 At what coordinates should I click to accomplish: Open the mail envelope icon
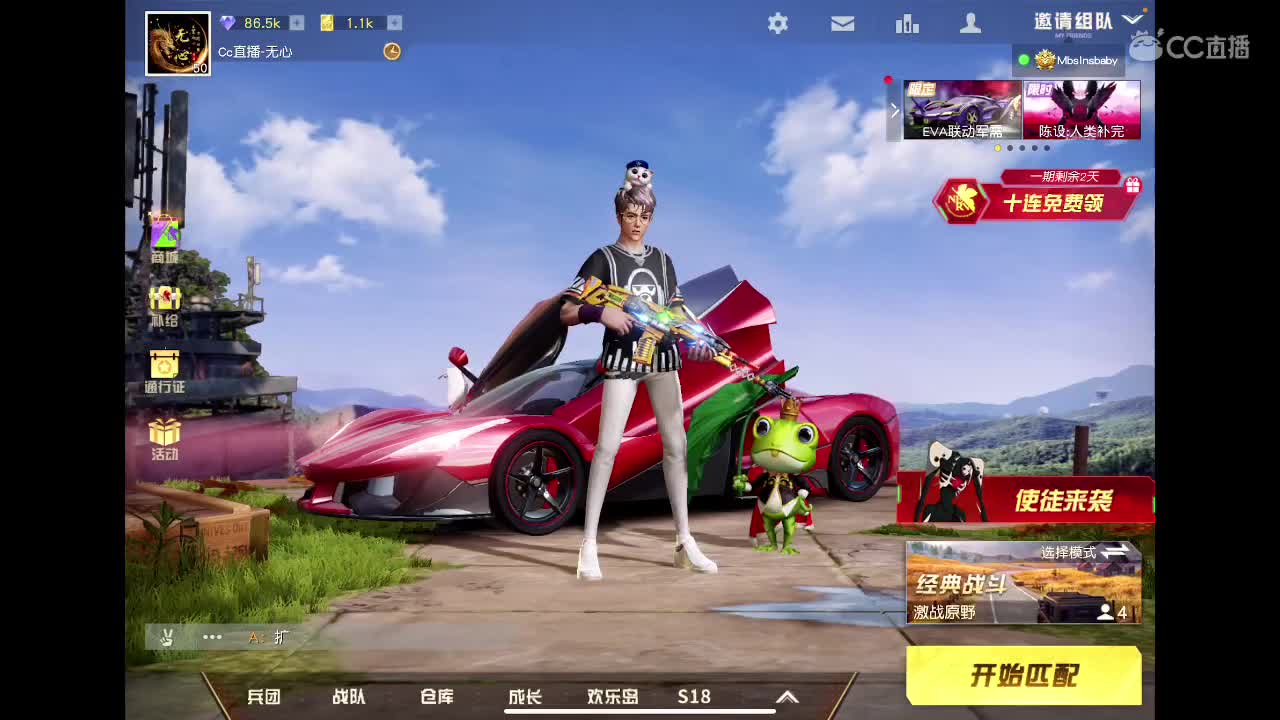[843, 23]
